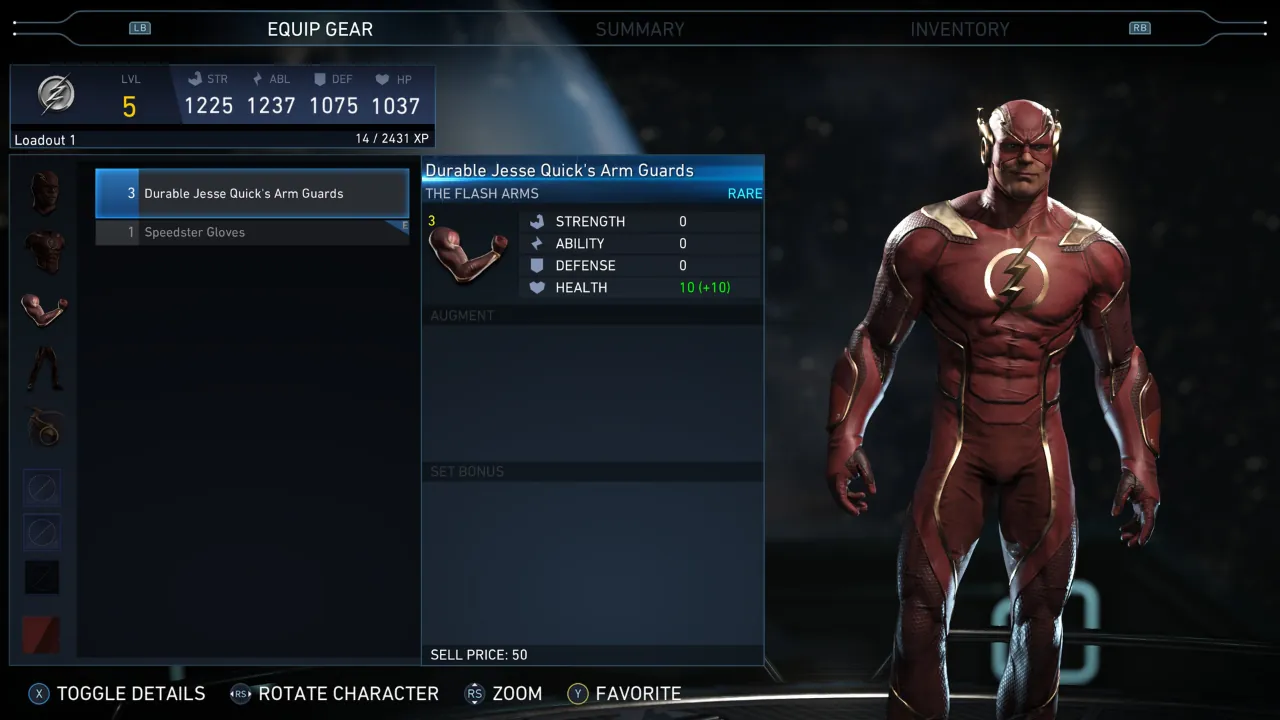
Task: Click the LB bumper prompt
Action: (140, 28)
